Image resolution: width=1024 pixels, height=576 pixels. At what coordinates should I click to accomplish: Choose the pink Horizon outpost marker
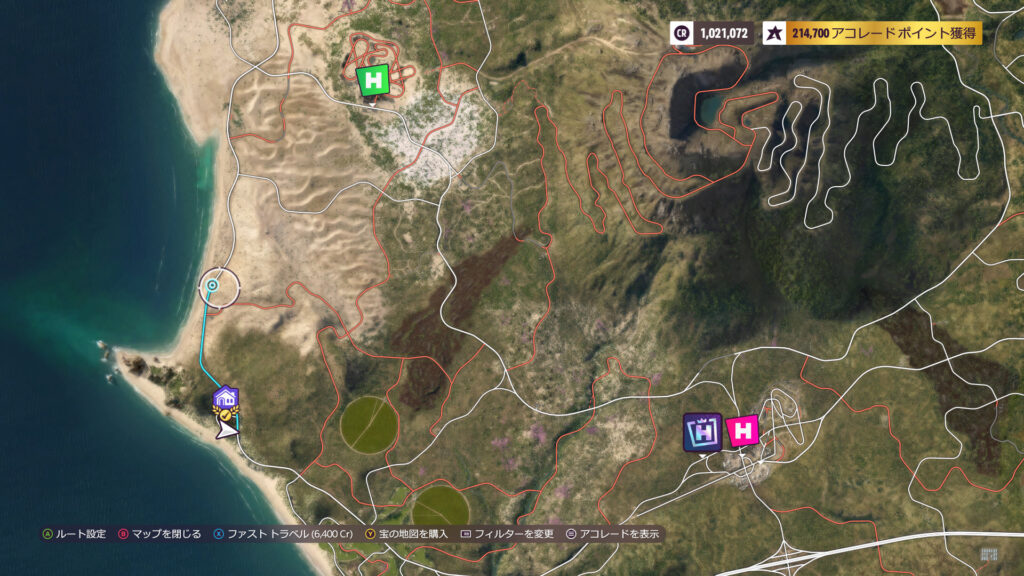(x=743, y=431)
